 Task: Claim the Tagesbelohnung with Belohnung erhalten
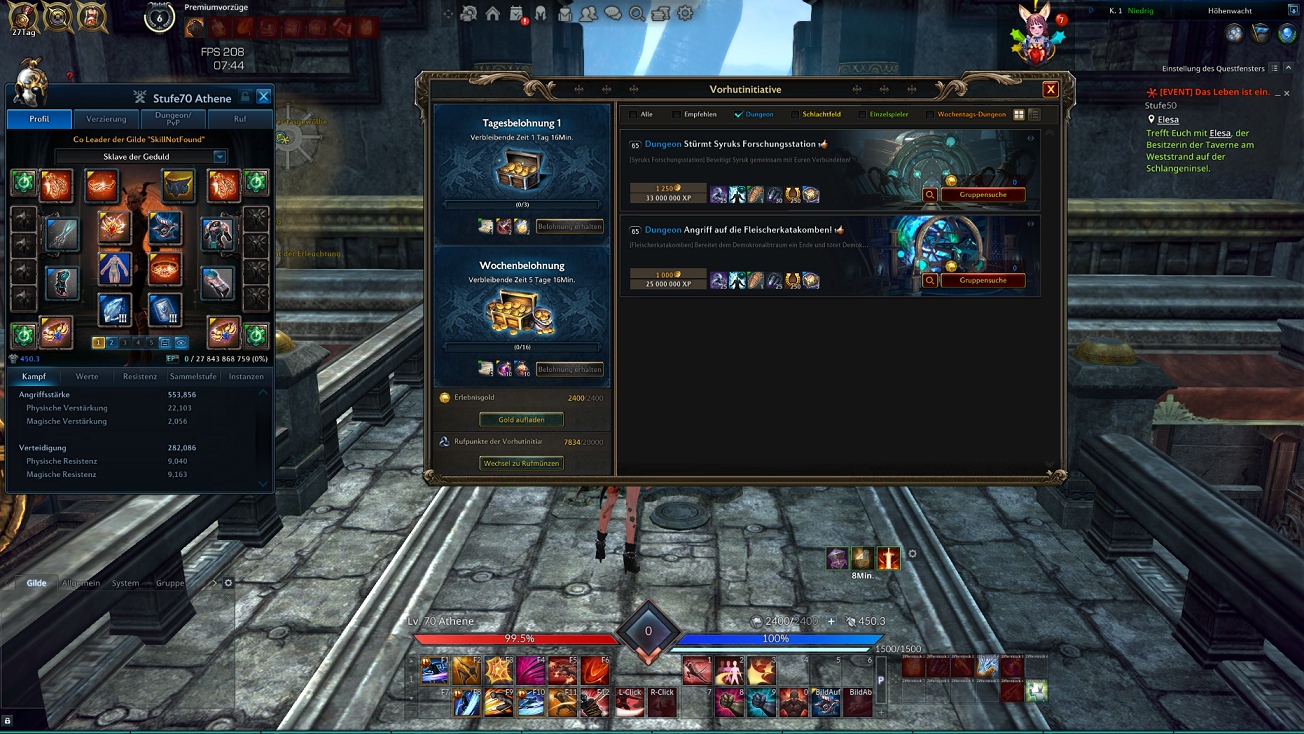(x=569, y=227)
